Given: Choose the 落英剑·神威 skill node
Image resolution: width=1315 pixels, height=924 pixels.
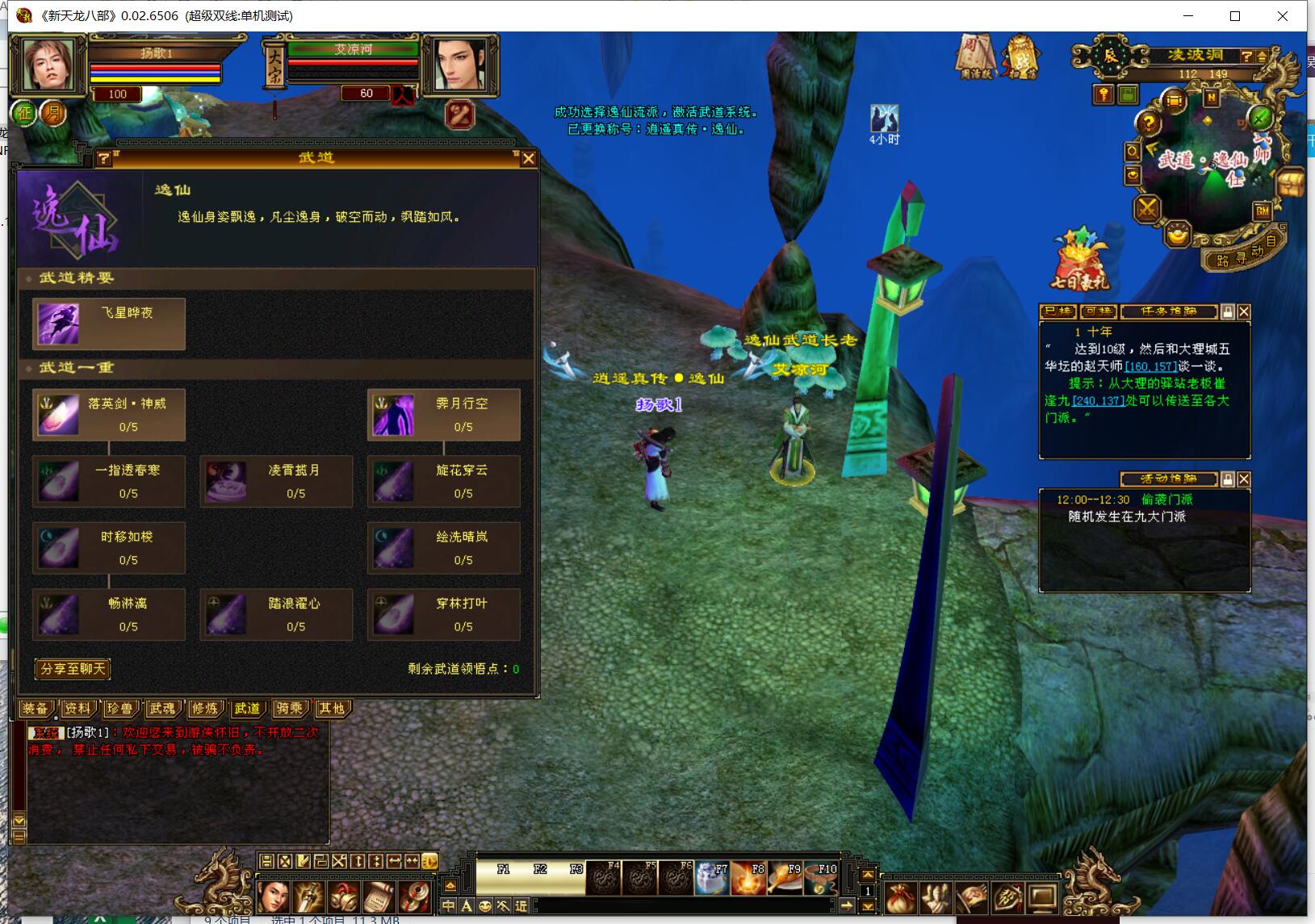Looking at the screenshot, I should click(109, 415).
